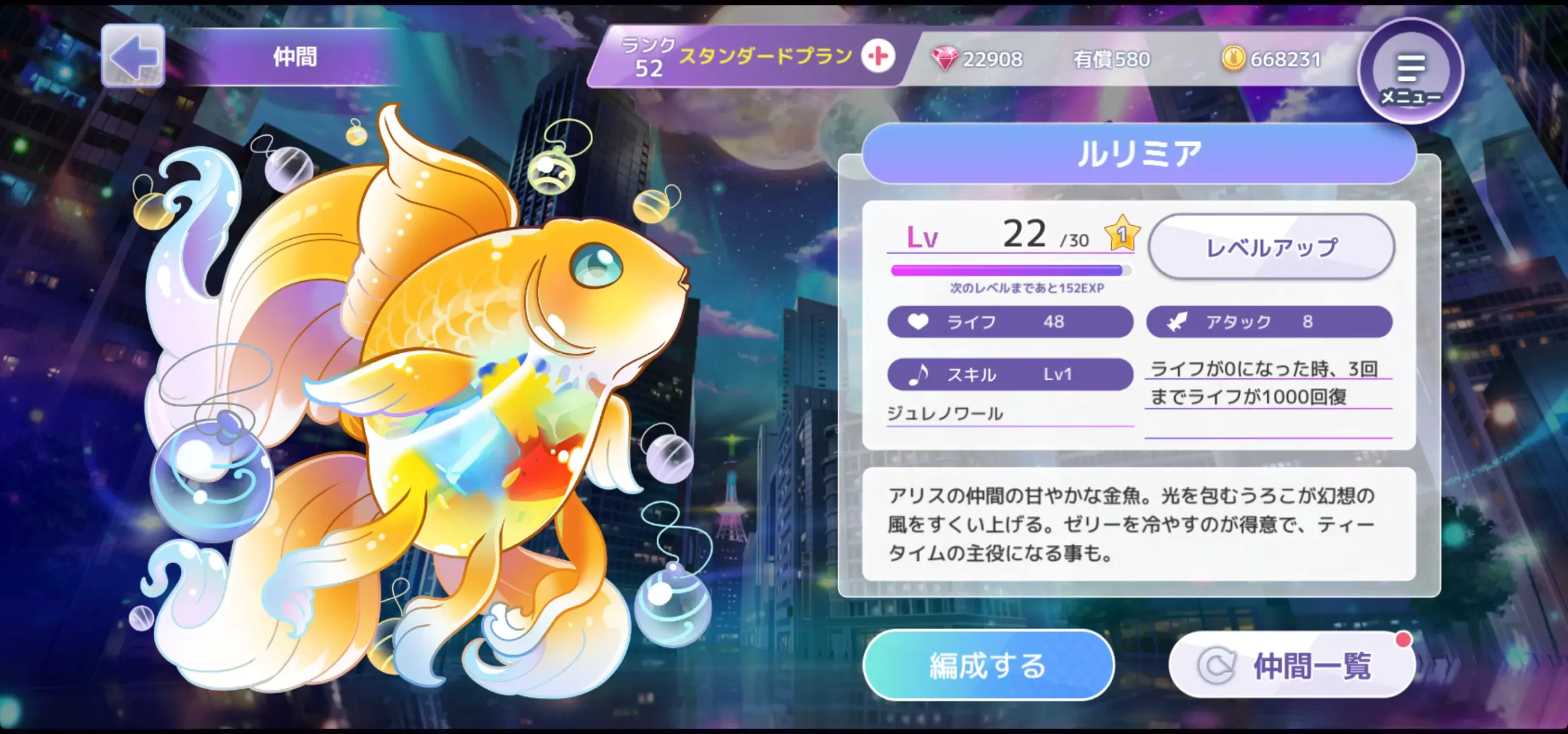This screenshot has height=734, width=1568.
Task: Open the 仲間一覧 companion list
Action: (1292, 665)
